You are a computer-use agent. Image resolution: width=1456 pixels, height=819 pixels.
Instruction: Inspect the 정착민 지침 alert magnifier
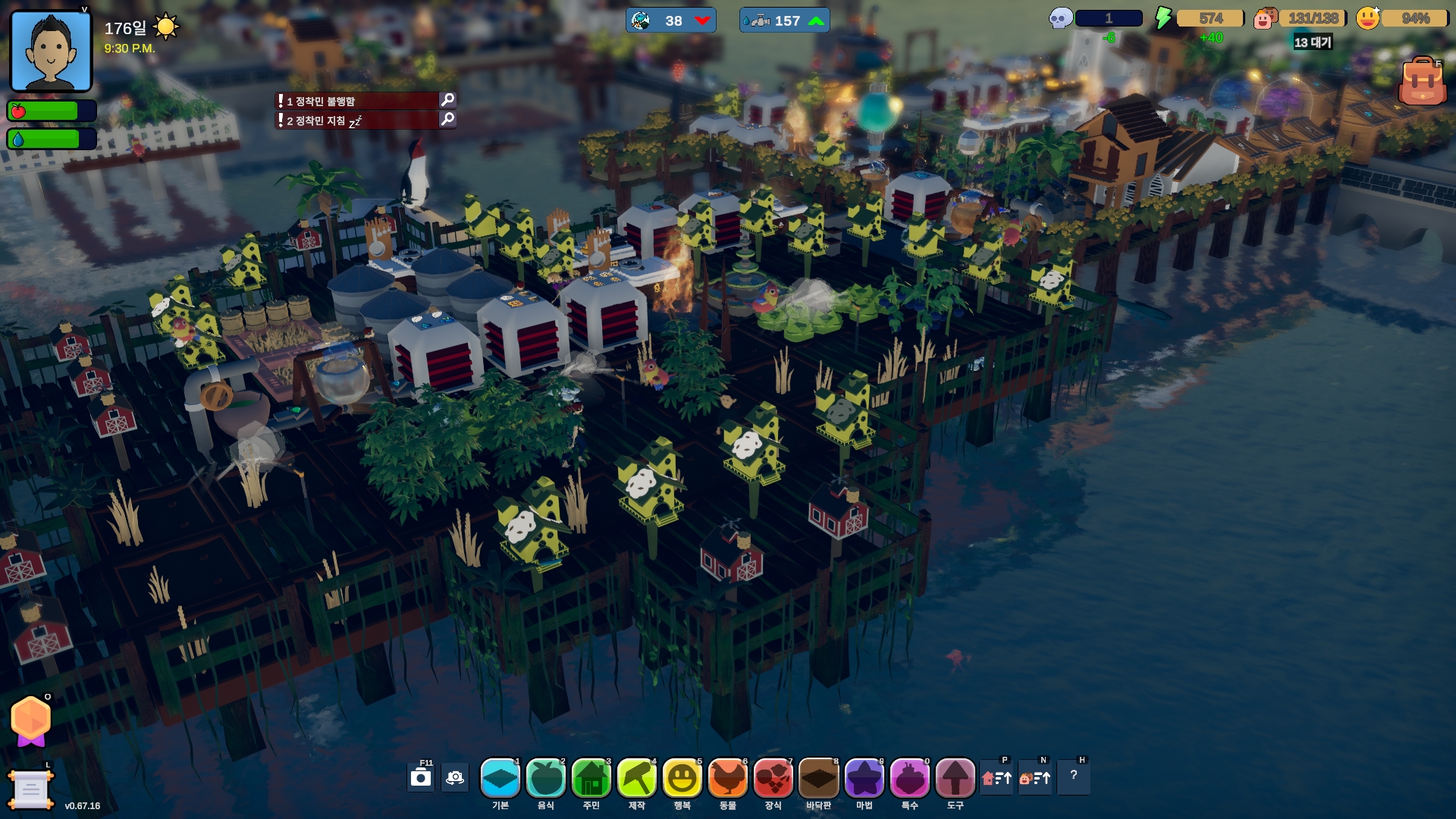(447, 119)
